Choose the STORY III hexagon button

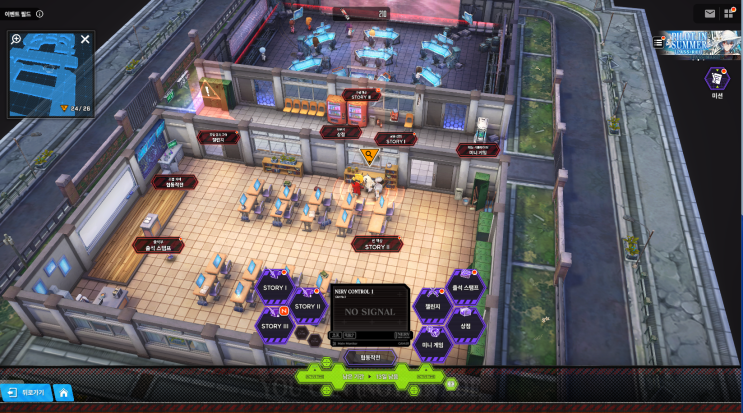coord(274,325)
